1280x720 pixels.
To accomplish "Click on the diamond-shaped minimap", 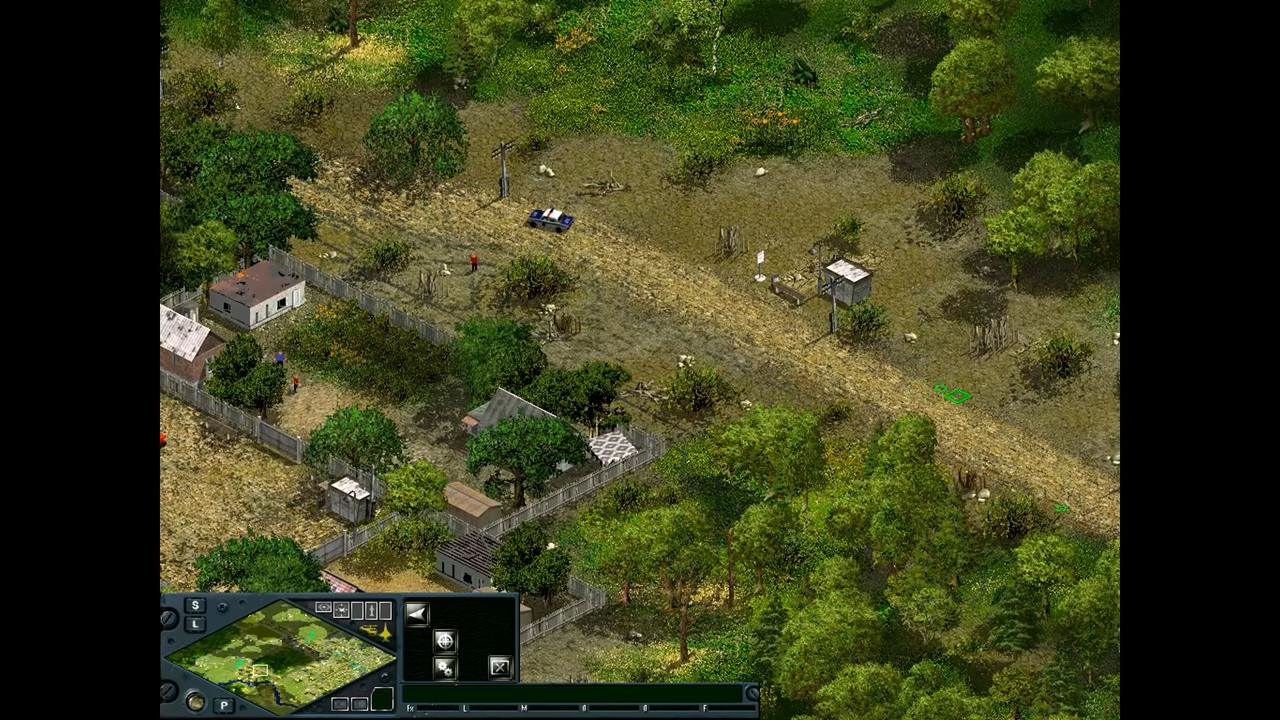I will (x=280, y=656).
